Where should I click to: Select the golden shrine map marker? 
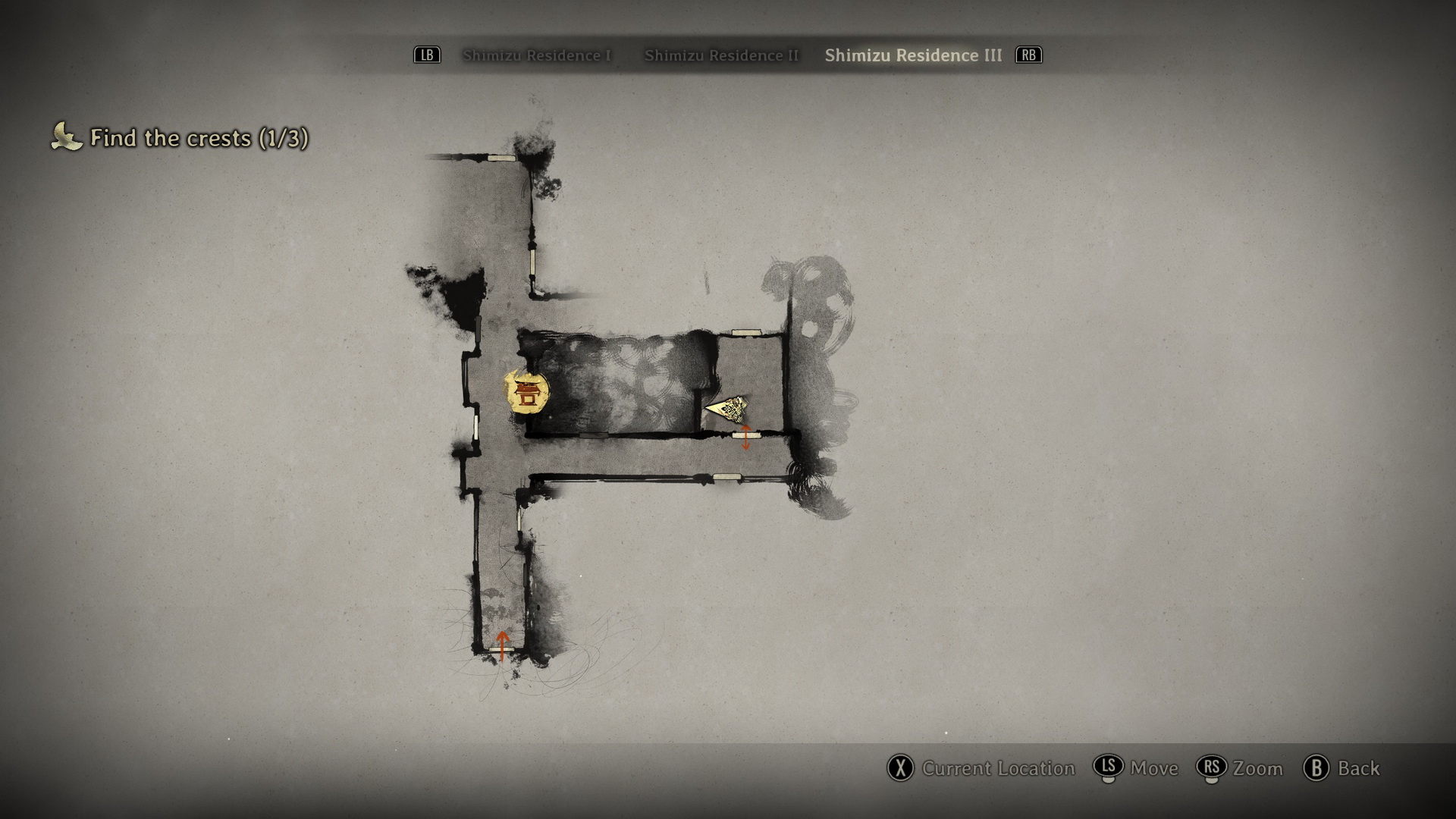tap(526, 392)
